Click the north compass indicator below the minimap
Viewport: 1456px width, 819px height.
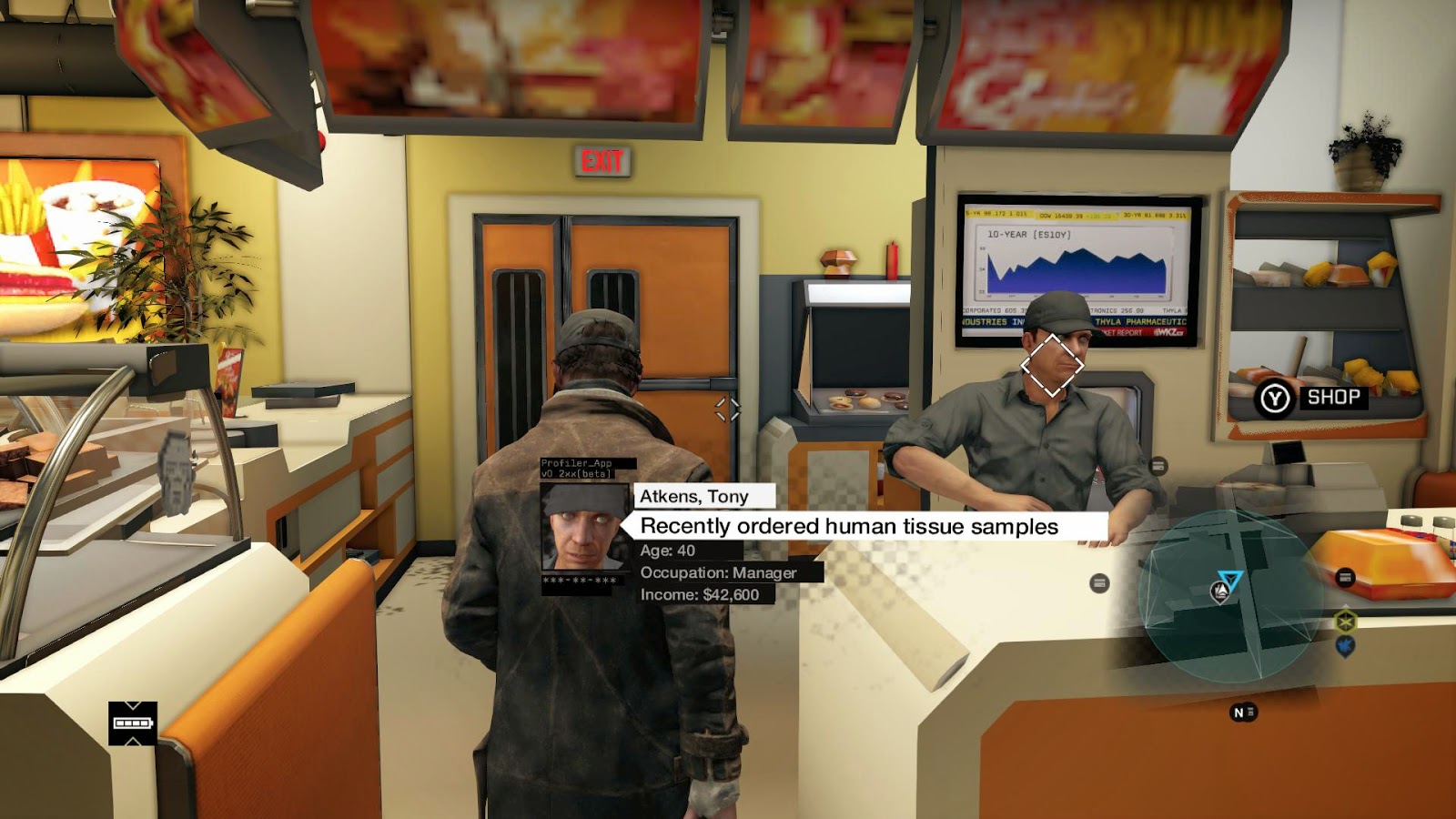(x=1243, y=713)
